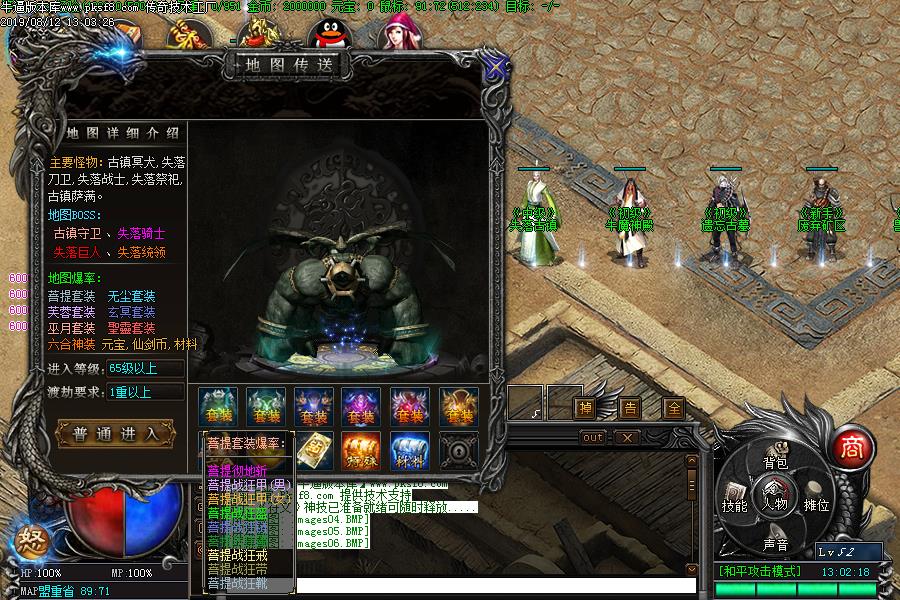Open the 背包 backpack
Screen dimensions: 900x600
pyautogui.click(x=775, y=461)
